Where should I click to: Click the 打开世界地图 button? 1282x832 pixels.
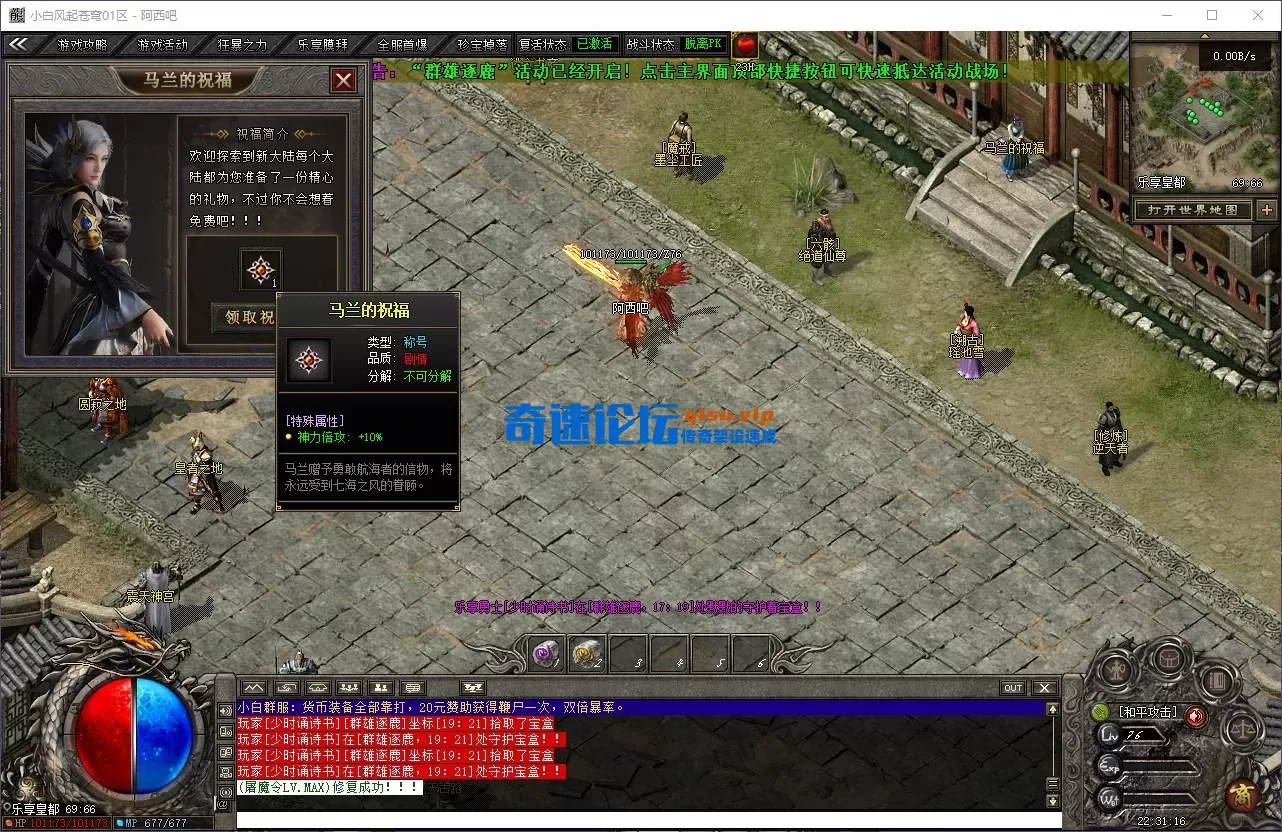(x=1192, y=210)
